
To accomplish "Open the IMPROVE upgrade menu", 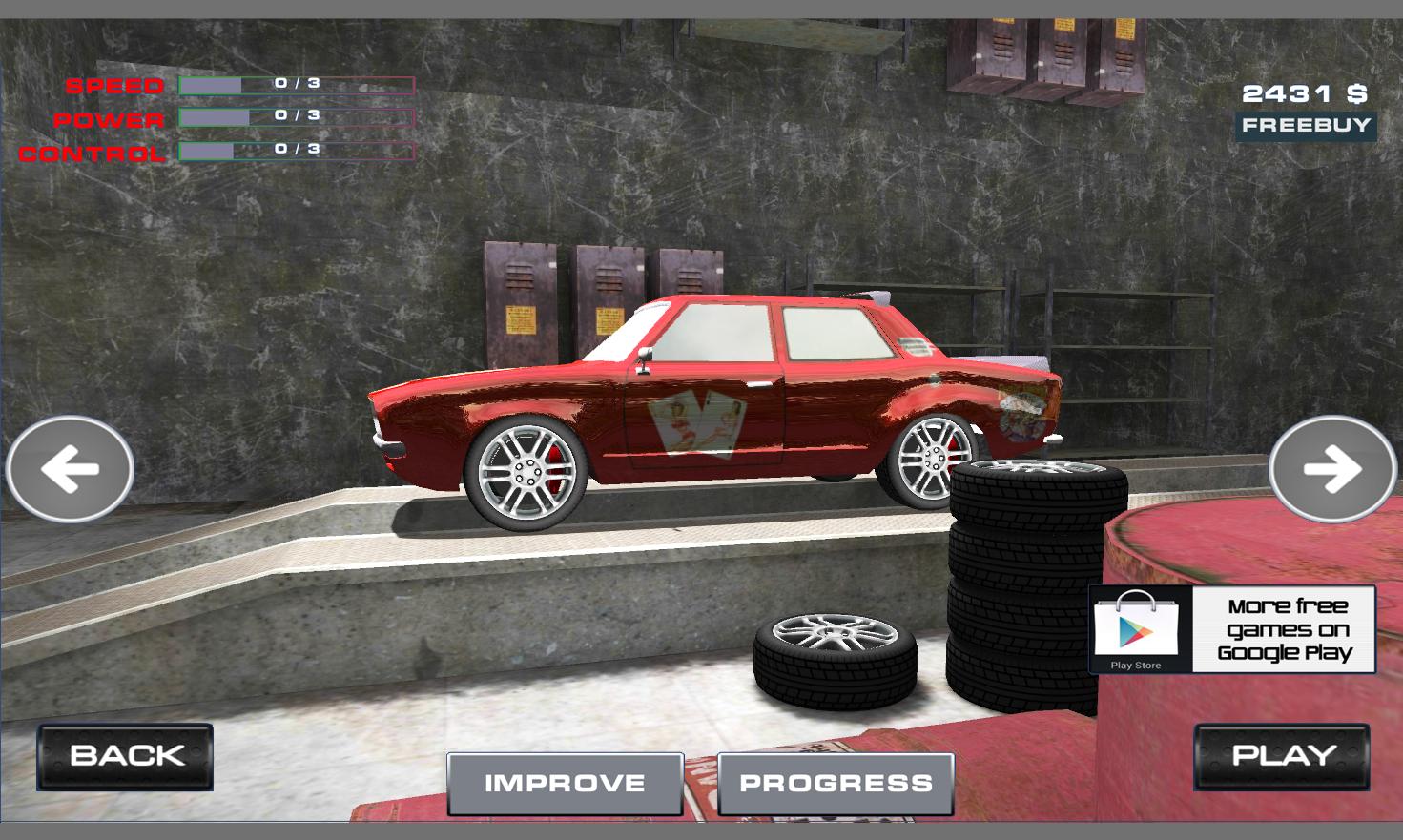I will click(x=565, y=784).
